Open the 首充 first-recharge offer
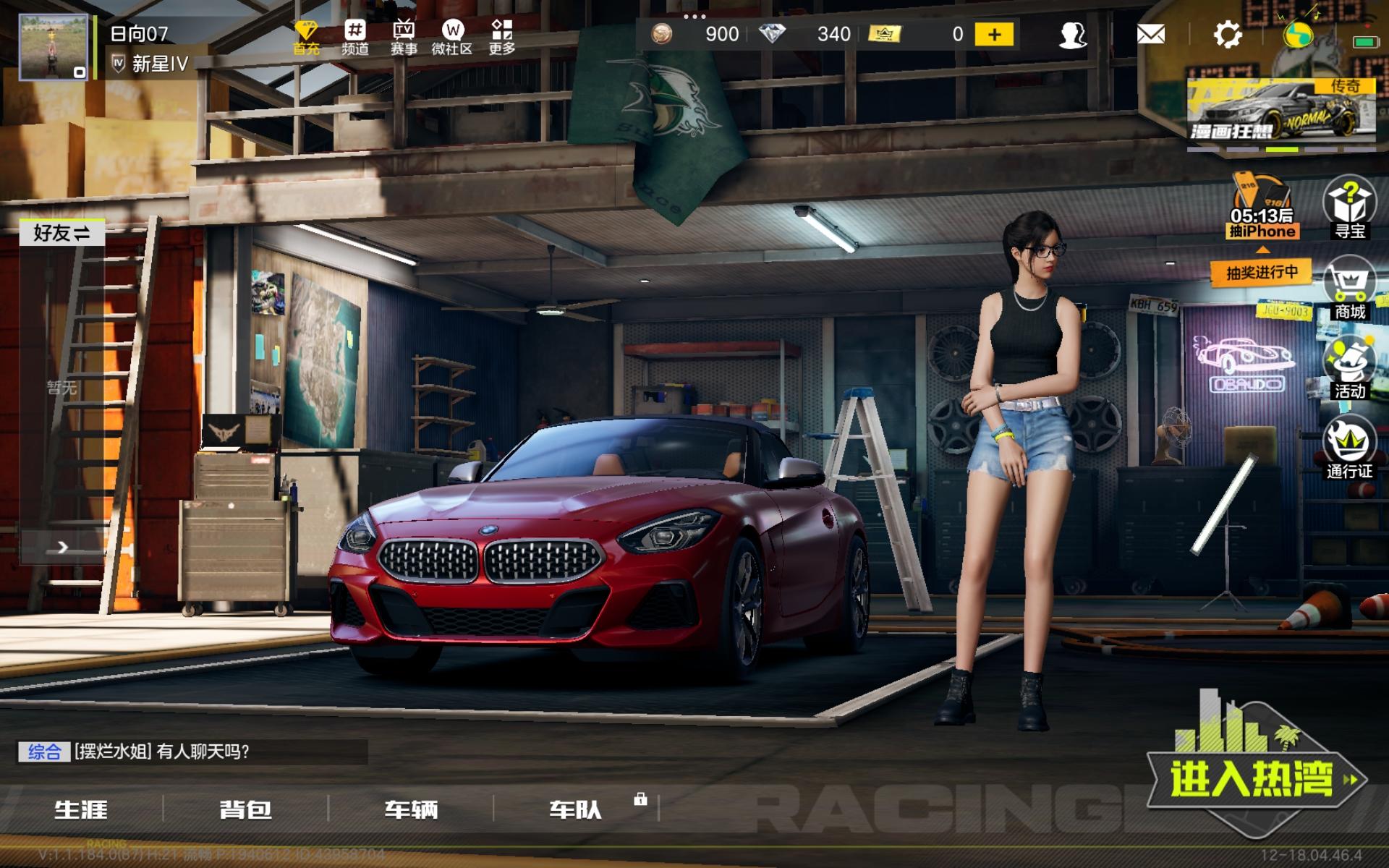 306,37
